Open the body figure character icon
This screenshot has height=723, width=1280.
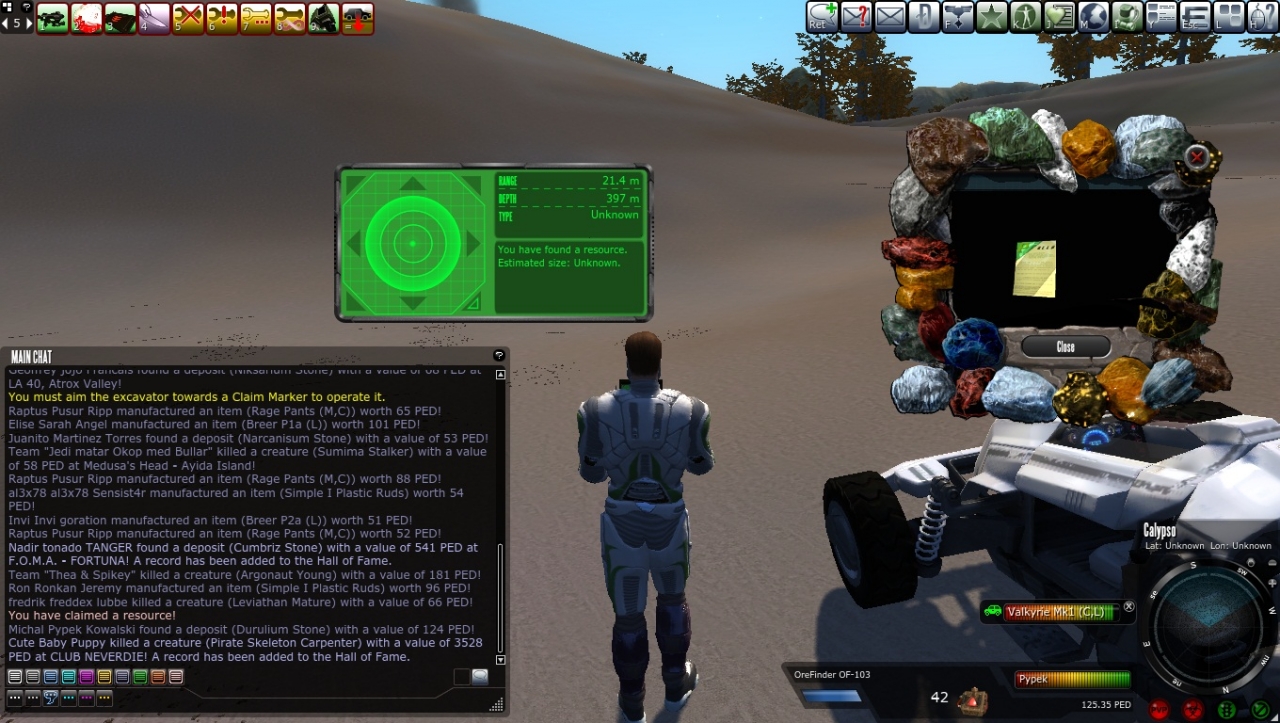(x=1025, y=17)
